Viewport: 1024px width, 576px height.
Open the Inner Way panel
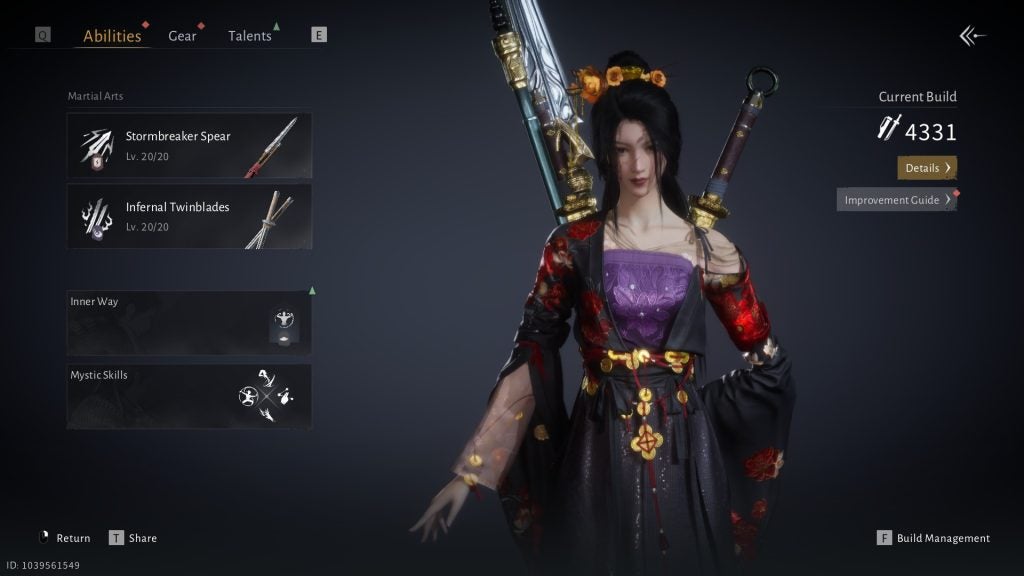tap(189, 323)
